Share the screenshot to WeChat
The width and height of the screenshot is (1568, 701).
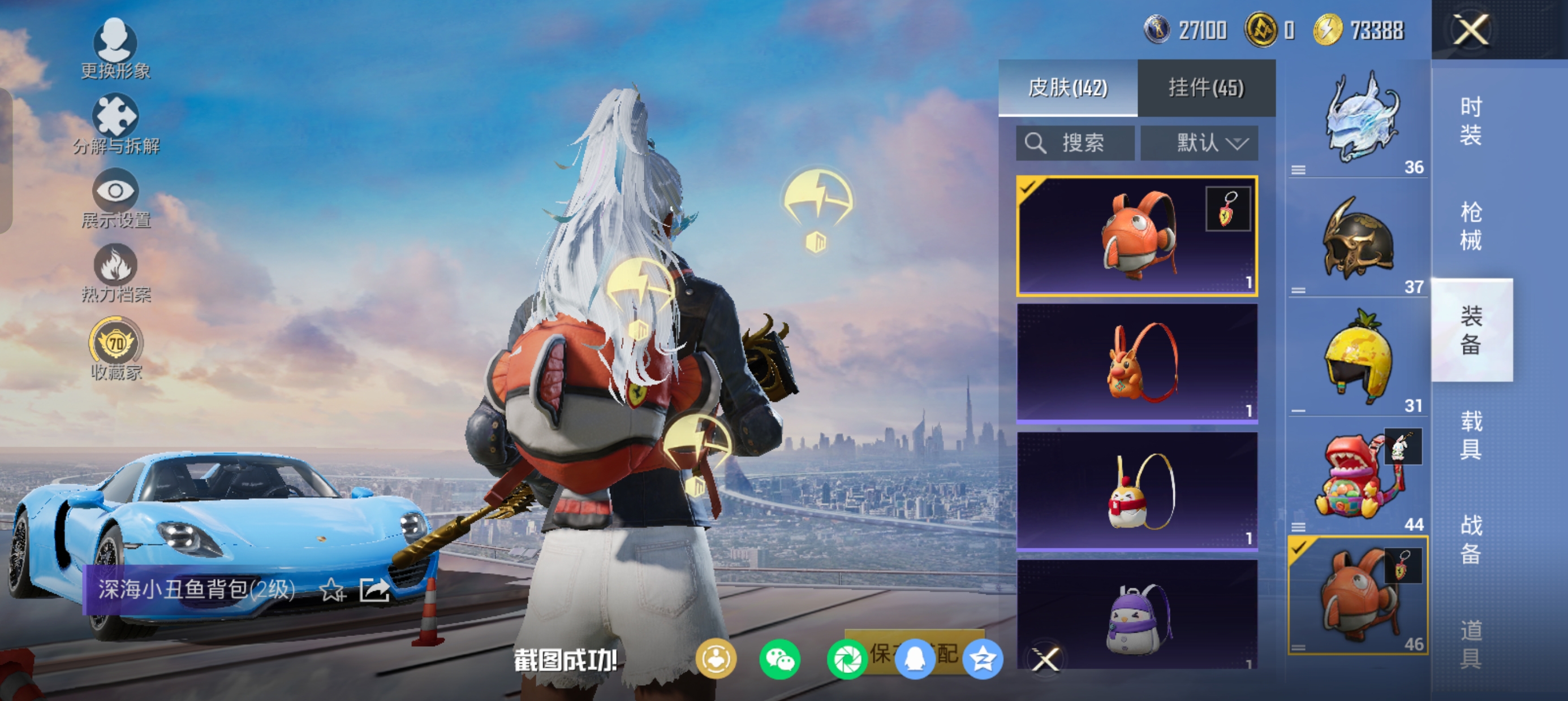779,660
